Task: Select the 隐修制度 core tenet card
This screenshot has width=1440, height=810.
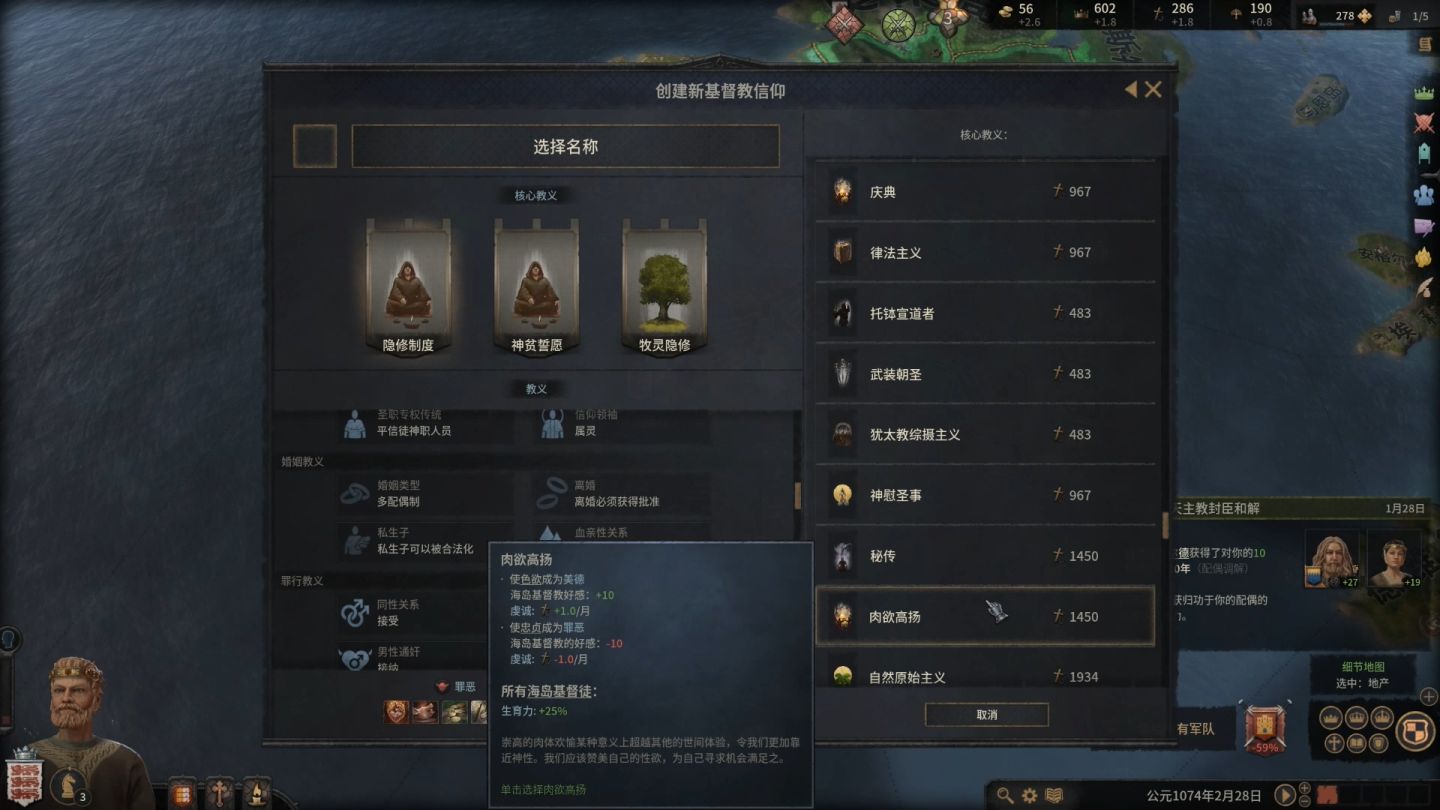Action: [x=409, y=288]
